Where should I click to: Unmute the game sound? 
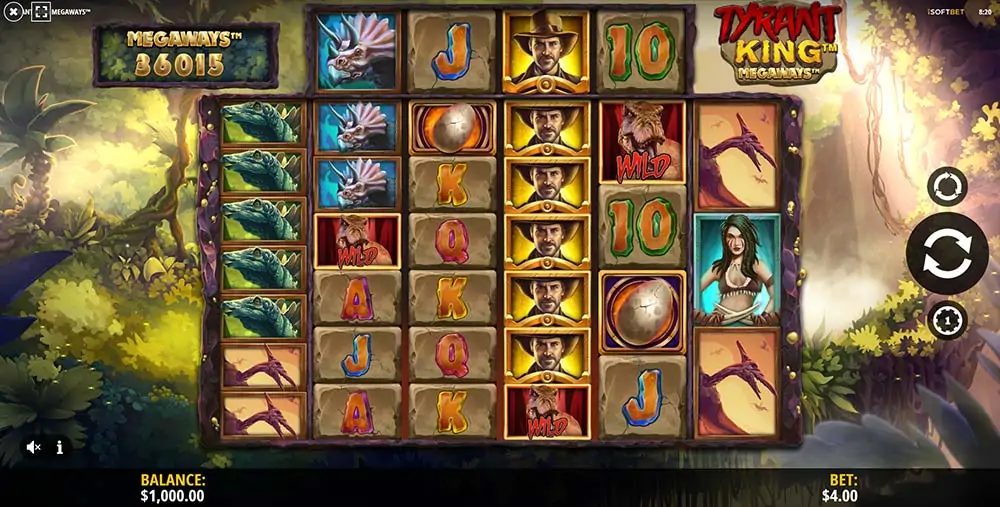tap(33, 447)
